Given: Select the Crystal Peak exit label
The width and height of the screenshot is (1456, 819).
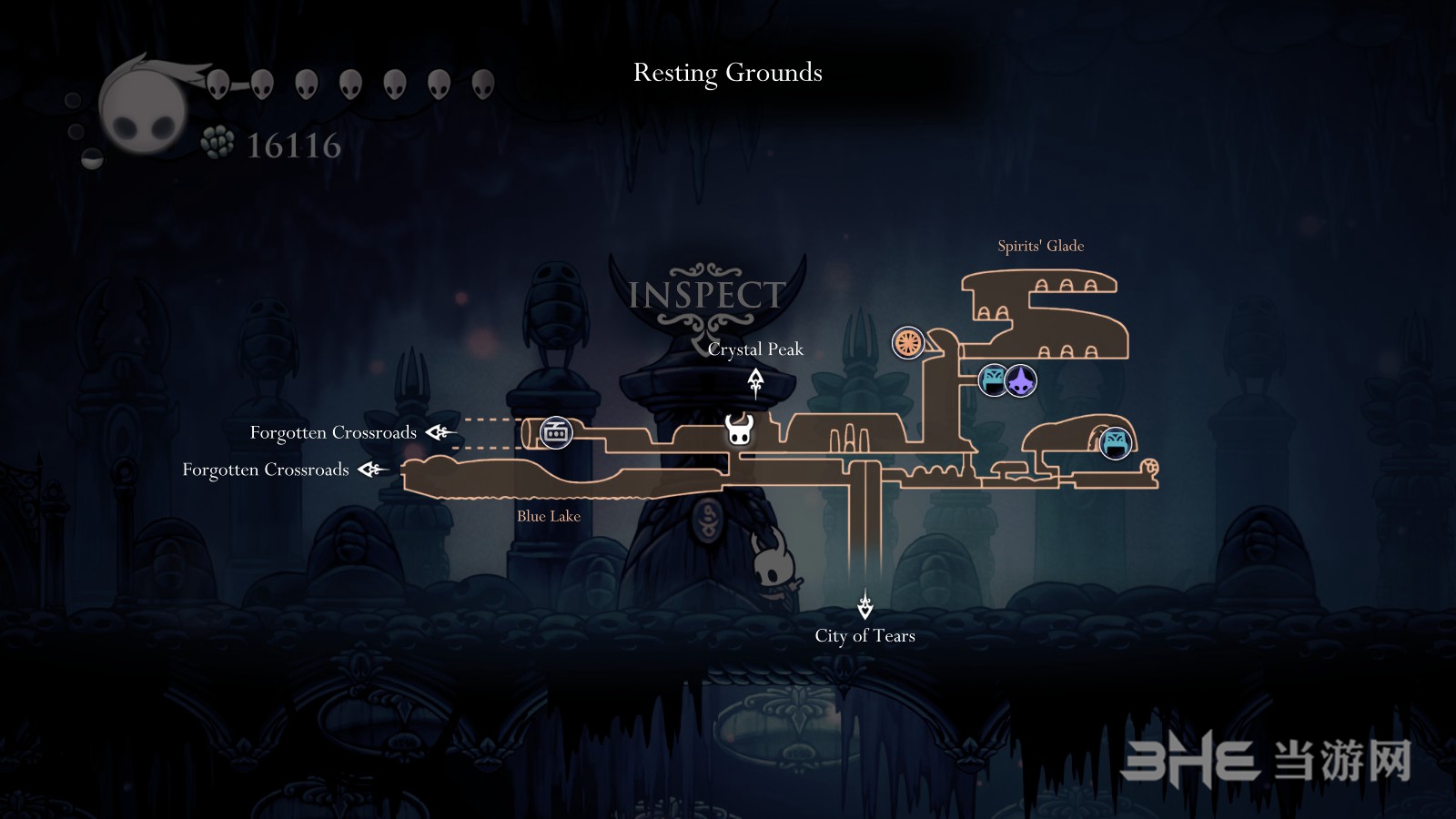Looking at the screenshot, I should 755,349.
